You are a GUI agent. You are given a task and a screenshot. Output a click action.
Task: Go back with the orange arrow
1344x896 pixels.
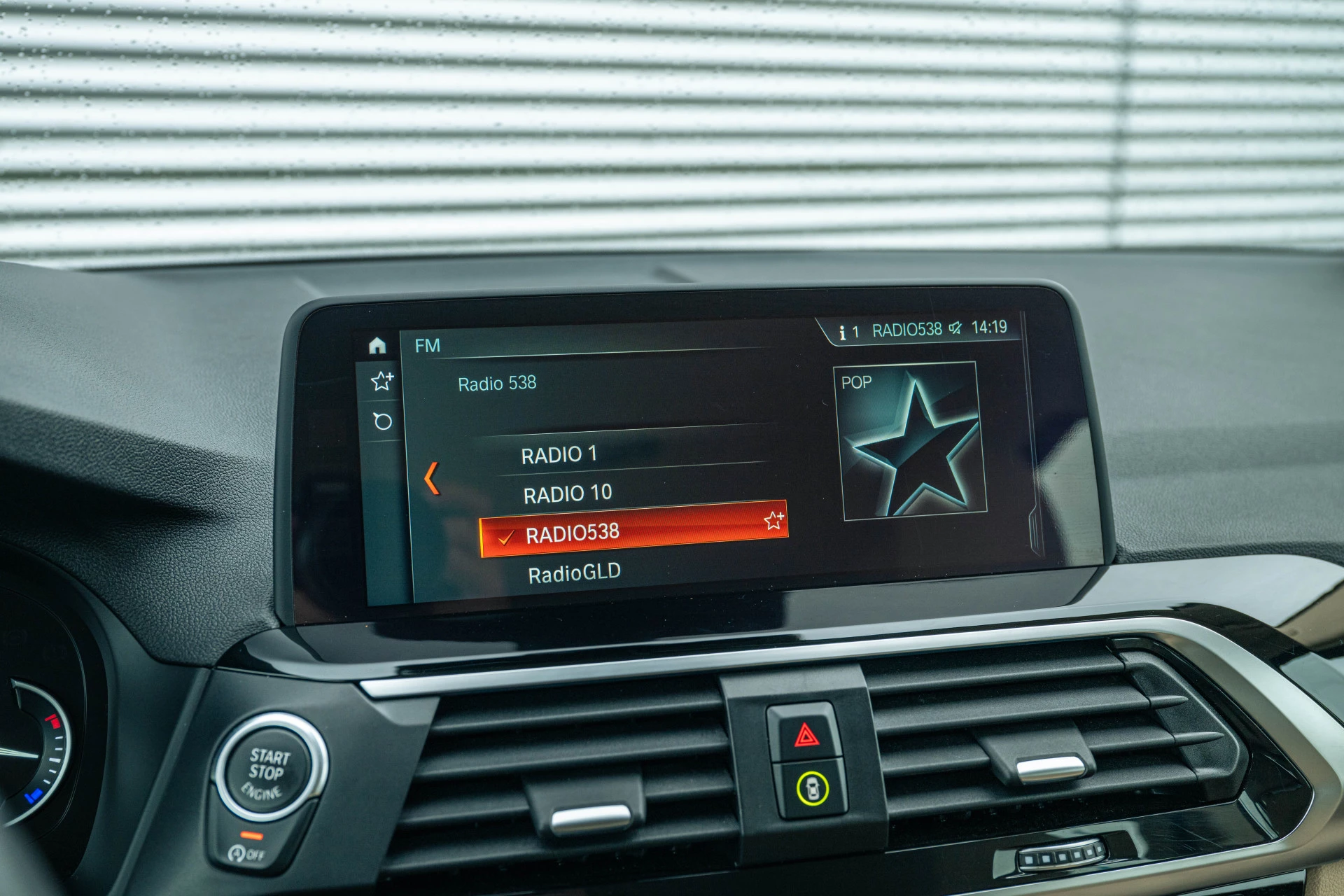(x=432, y=479)
